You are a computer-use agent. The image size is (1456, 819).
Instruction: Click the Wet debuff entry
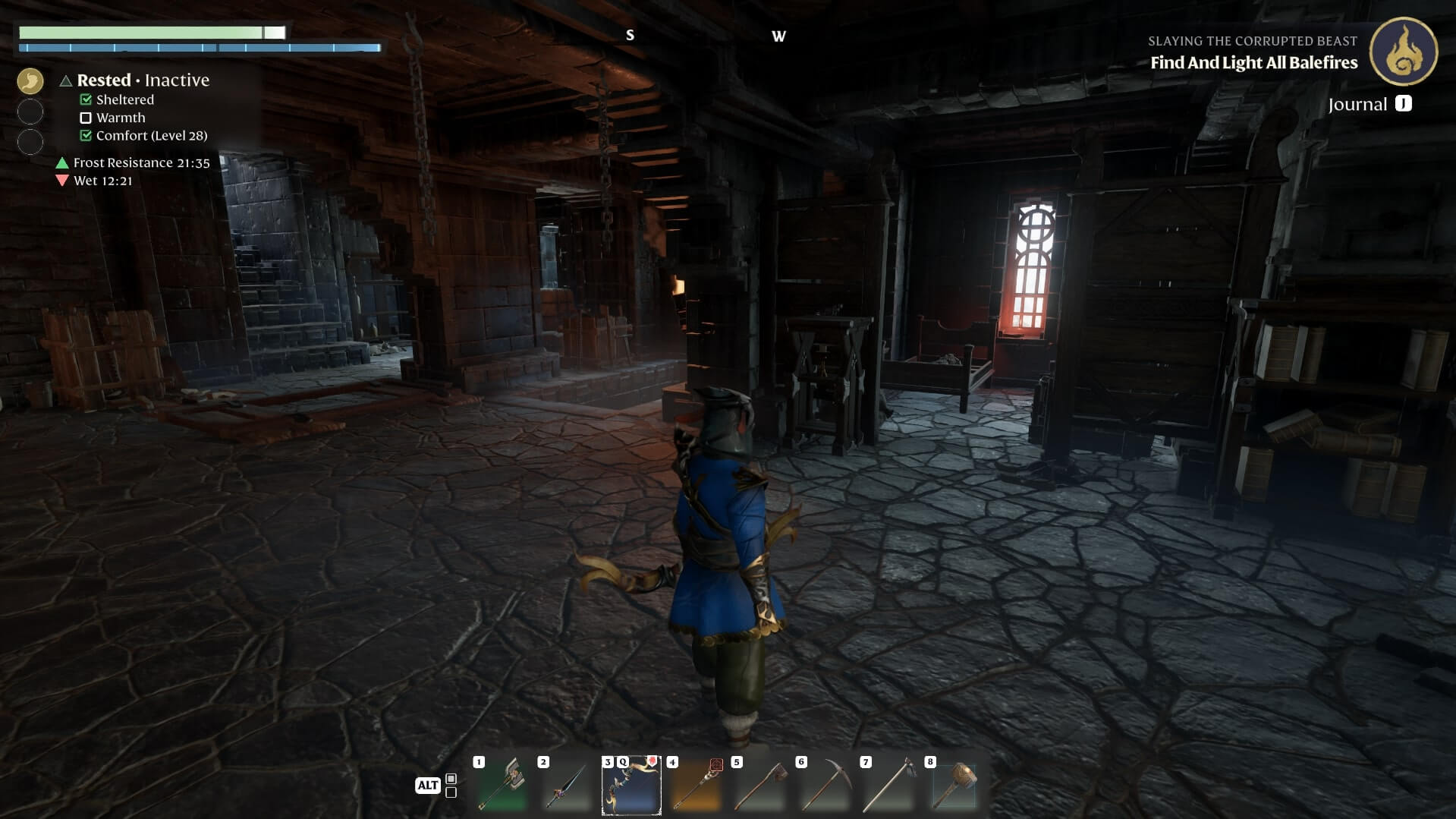pos(102,181)
